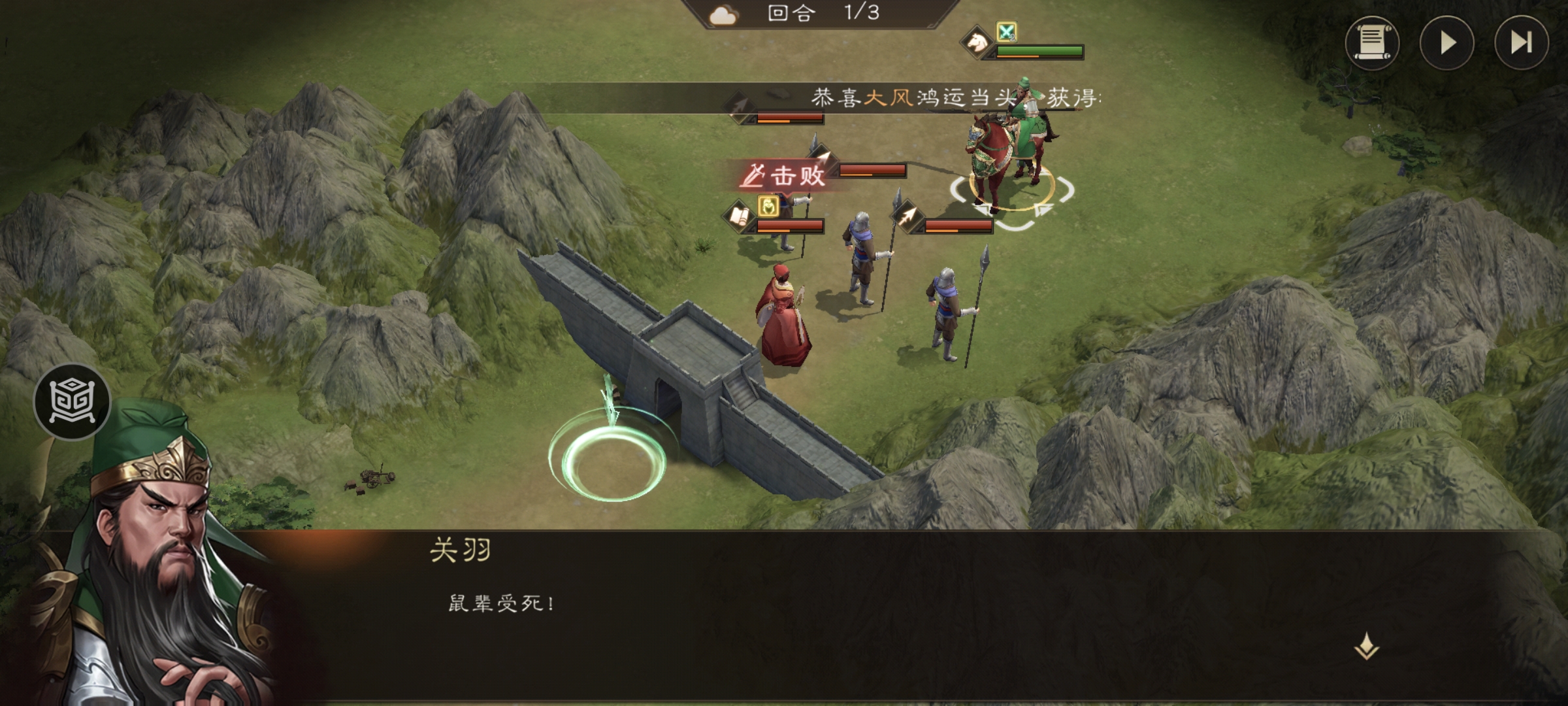The image size is (1568, 706).
Task: Enable battle skip with the fast-forward button
Action: point(1522,44)
